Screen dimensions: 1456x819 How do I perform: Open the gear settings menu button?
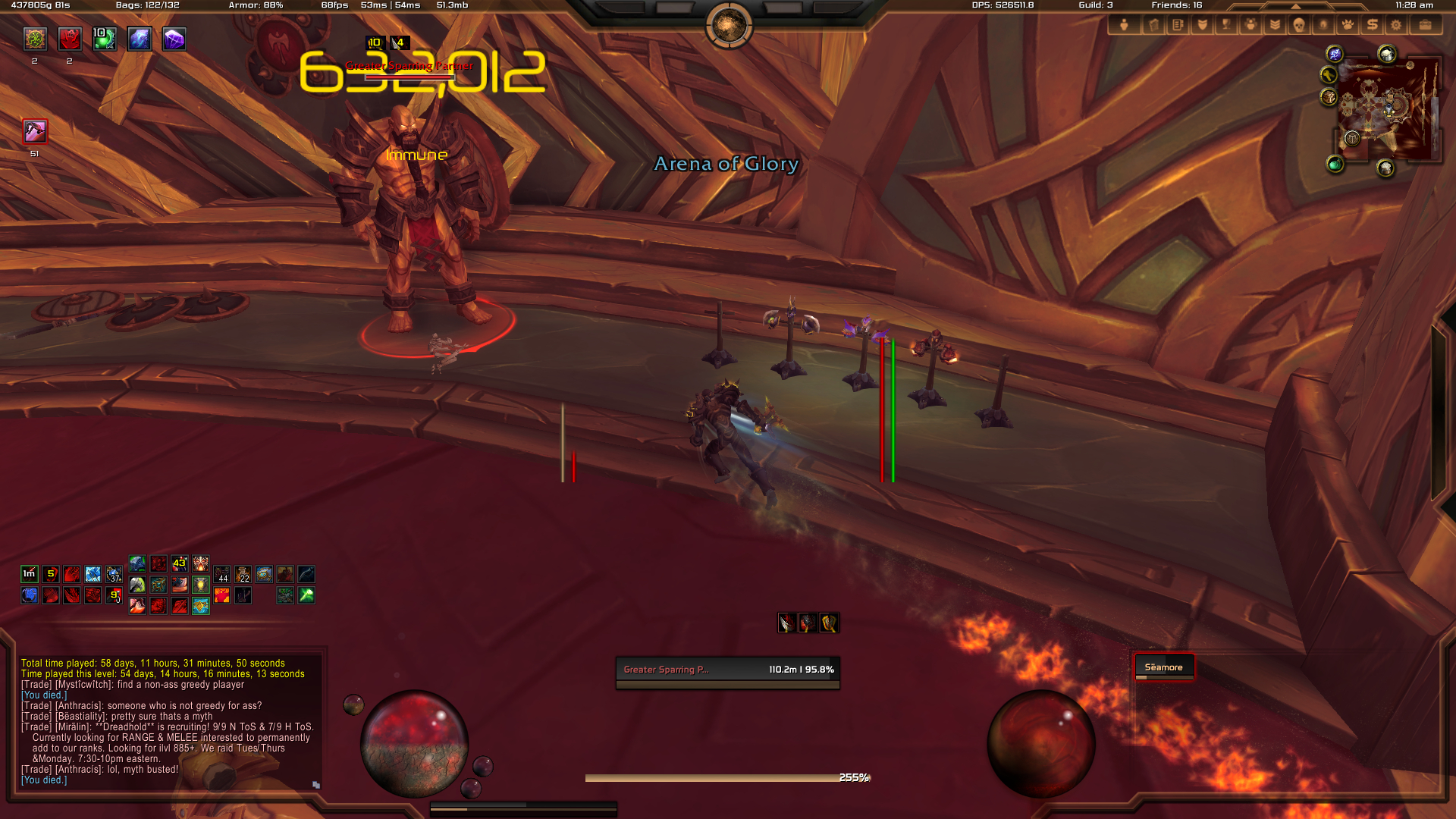pos(1396,25)
